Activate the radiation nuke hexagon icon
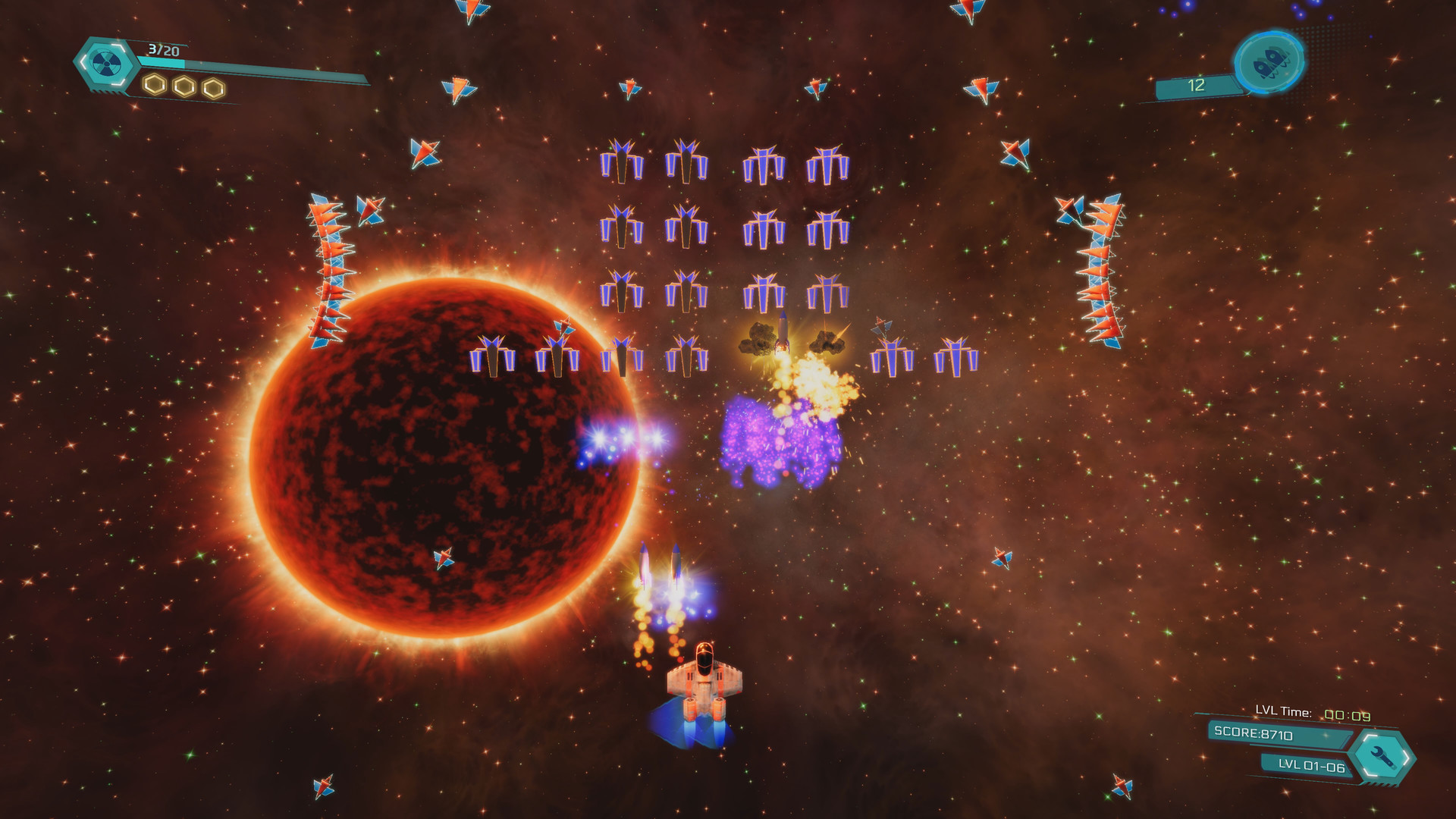Viewport: 1456px width, 819px height. tap(102, 63)
